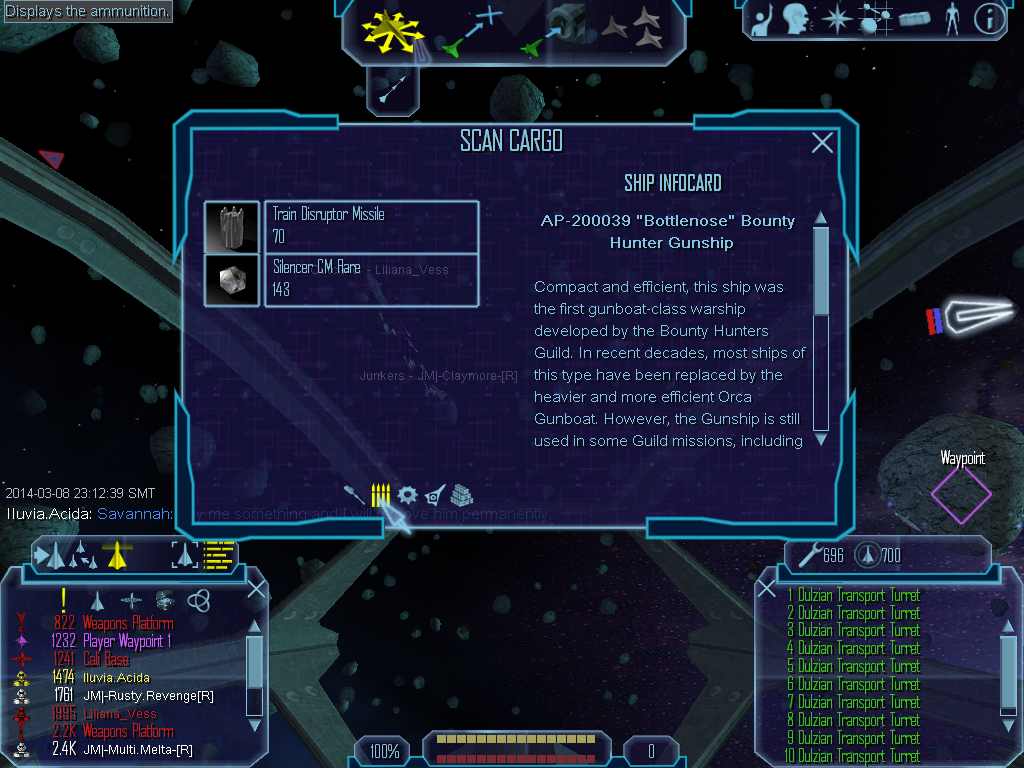This screenshot has width=1024, height=768.
Task: Select the Cali Base contact entry
Action: [x=106, y=659]
